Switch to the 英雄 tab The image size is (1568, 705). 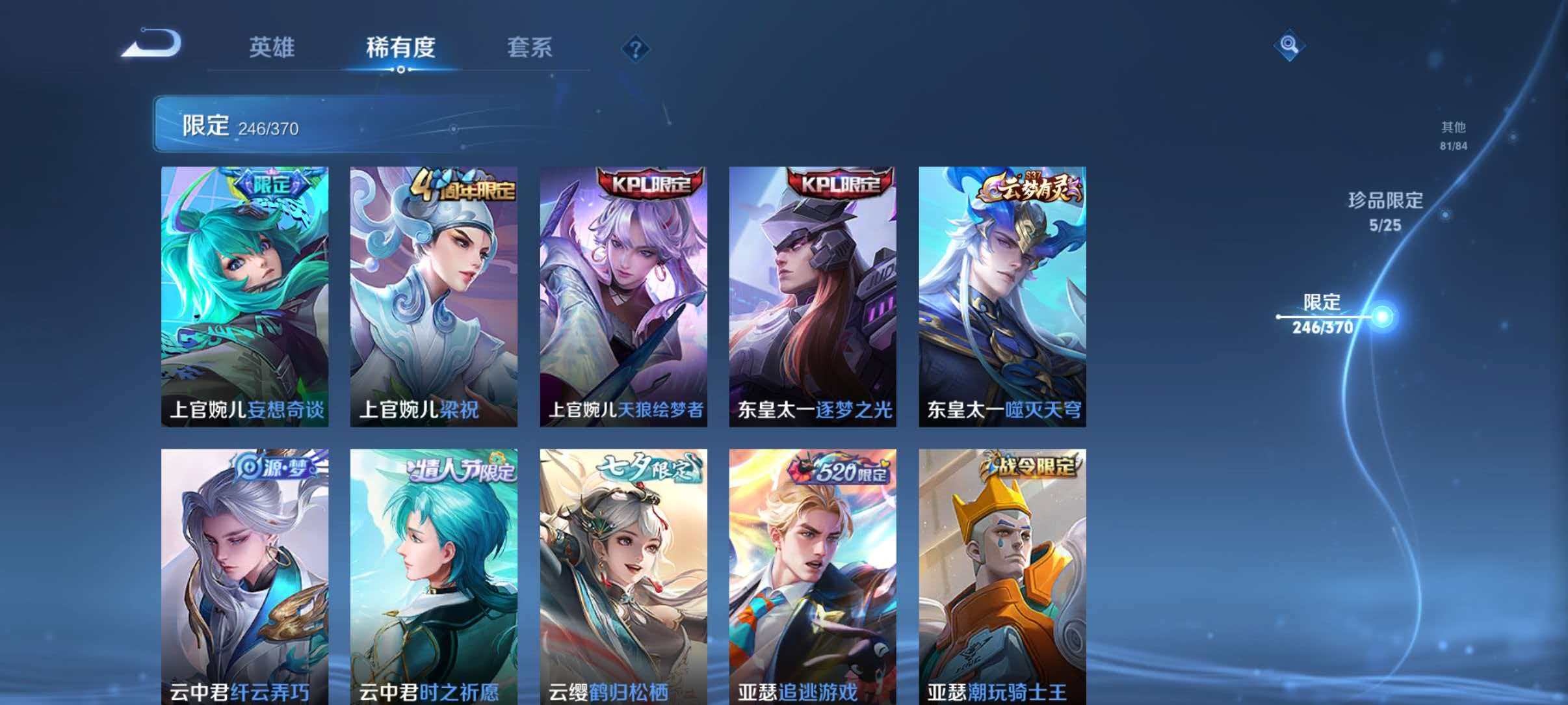[x=272, y=48]
